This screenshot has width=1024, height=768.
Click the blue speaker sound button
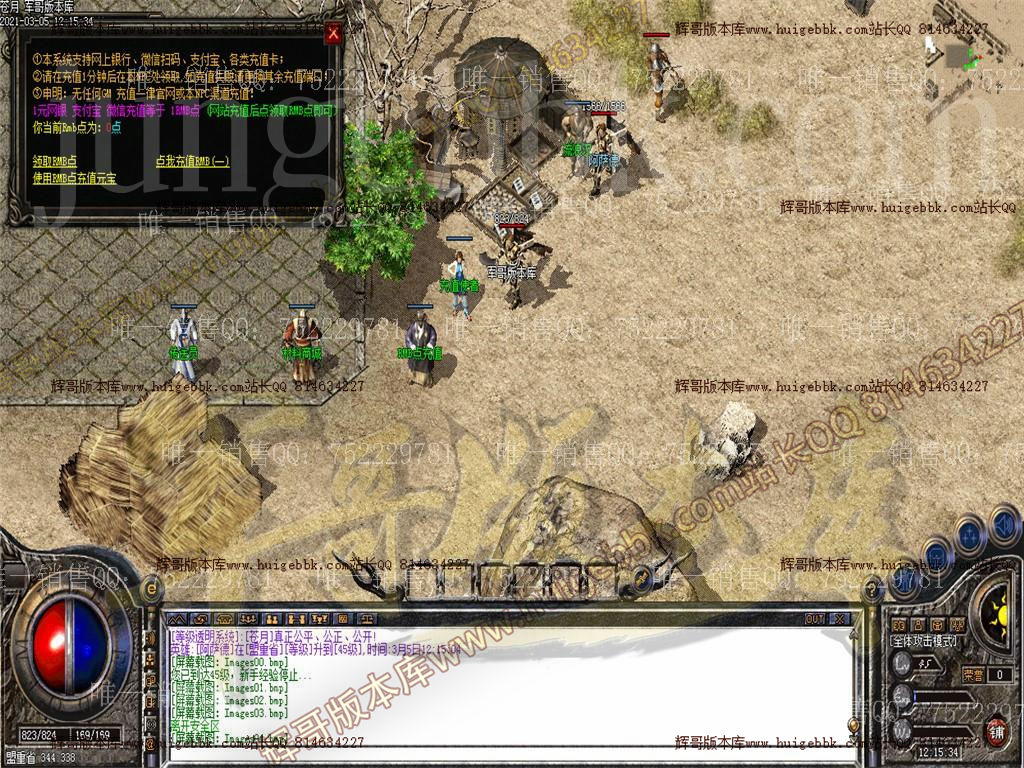pyautogui.click(x=1002, y=522)
